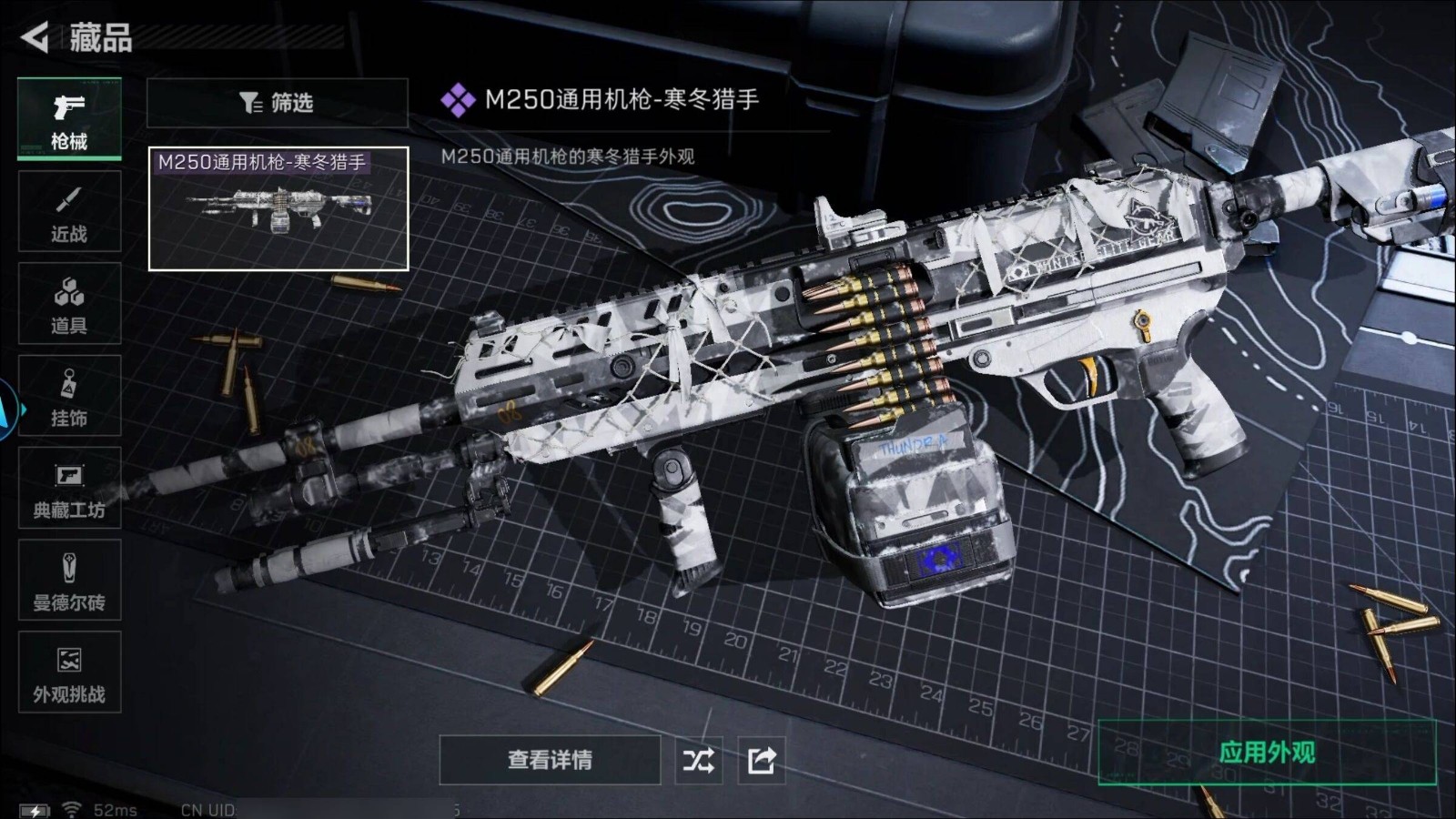Image resolution: width=1456 pixels, height=819 pixels.
Task: Select the M250 寒冬猎手 skin thumbnail
Action: point(278,209)
